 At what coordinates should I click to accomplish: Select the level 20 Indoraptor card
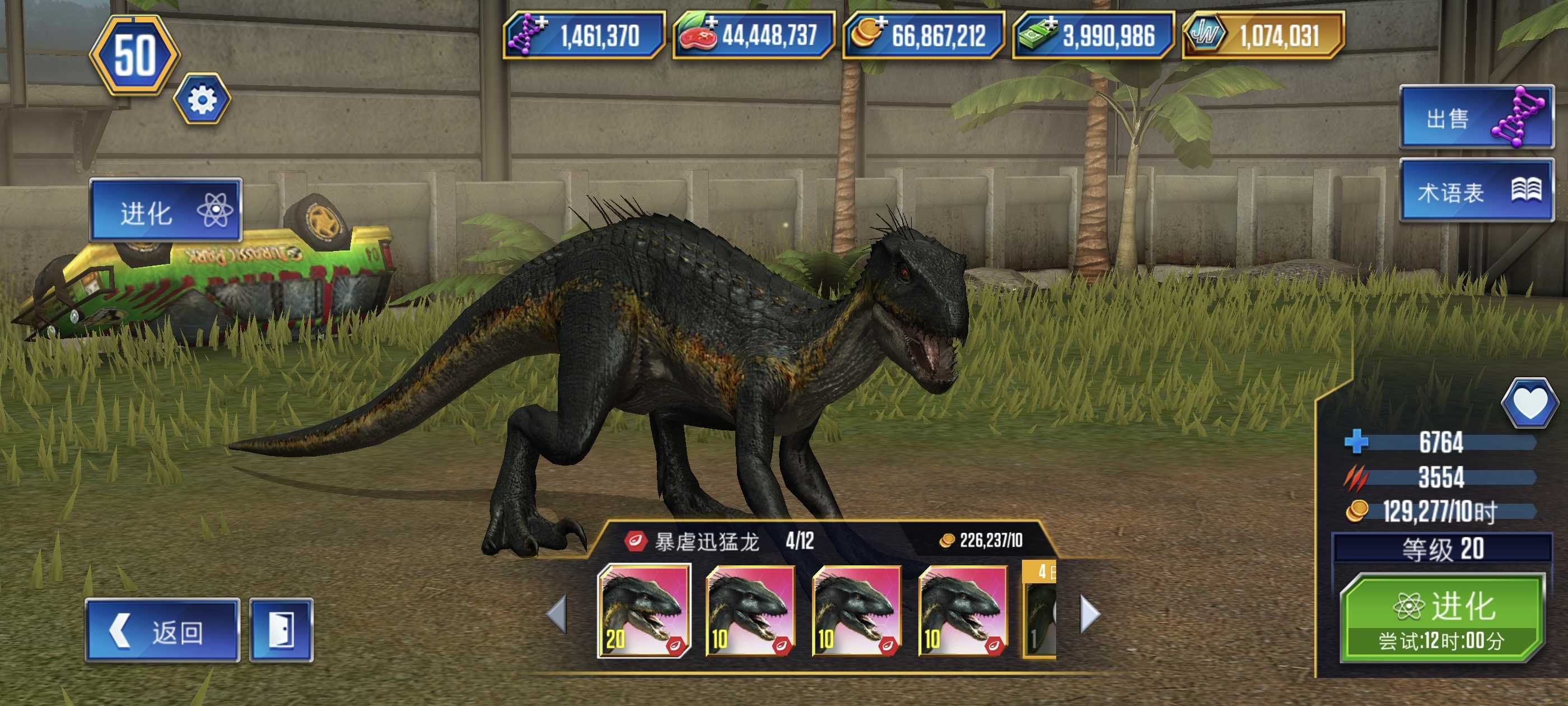pos(644,611)
